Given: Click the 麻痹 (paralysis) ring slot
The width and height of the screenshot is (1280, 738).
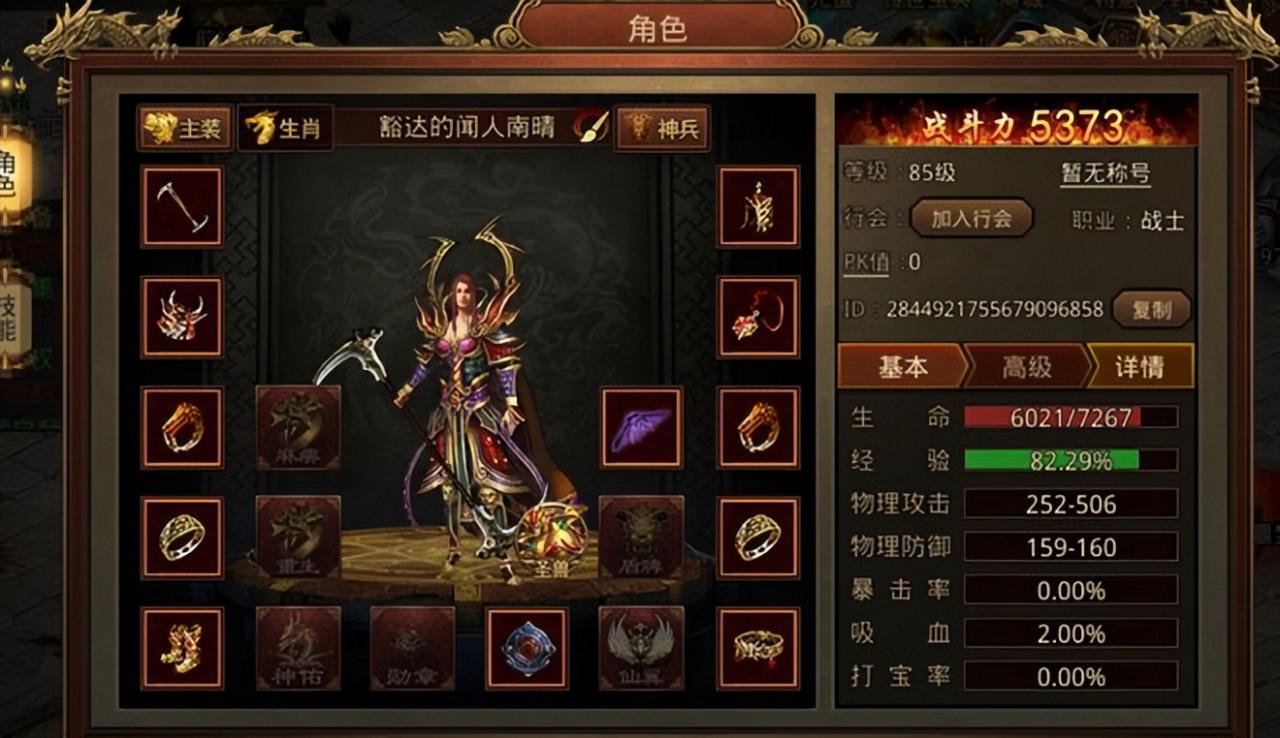Looking at the screenshot, I should click(x=297, y=428).
